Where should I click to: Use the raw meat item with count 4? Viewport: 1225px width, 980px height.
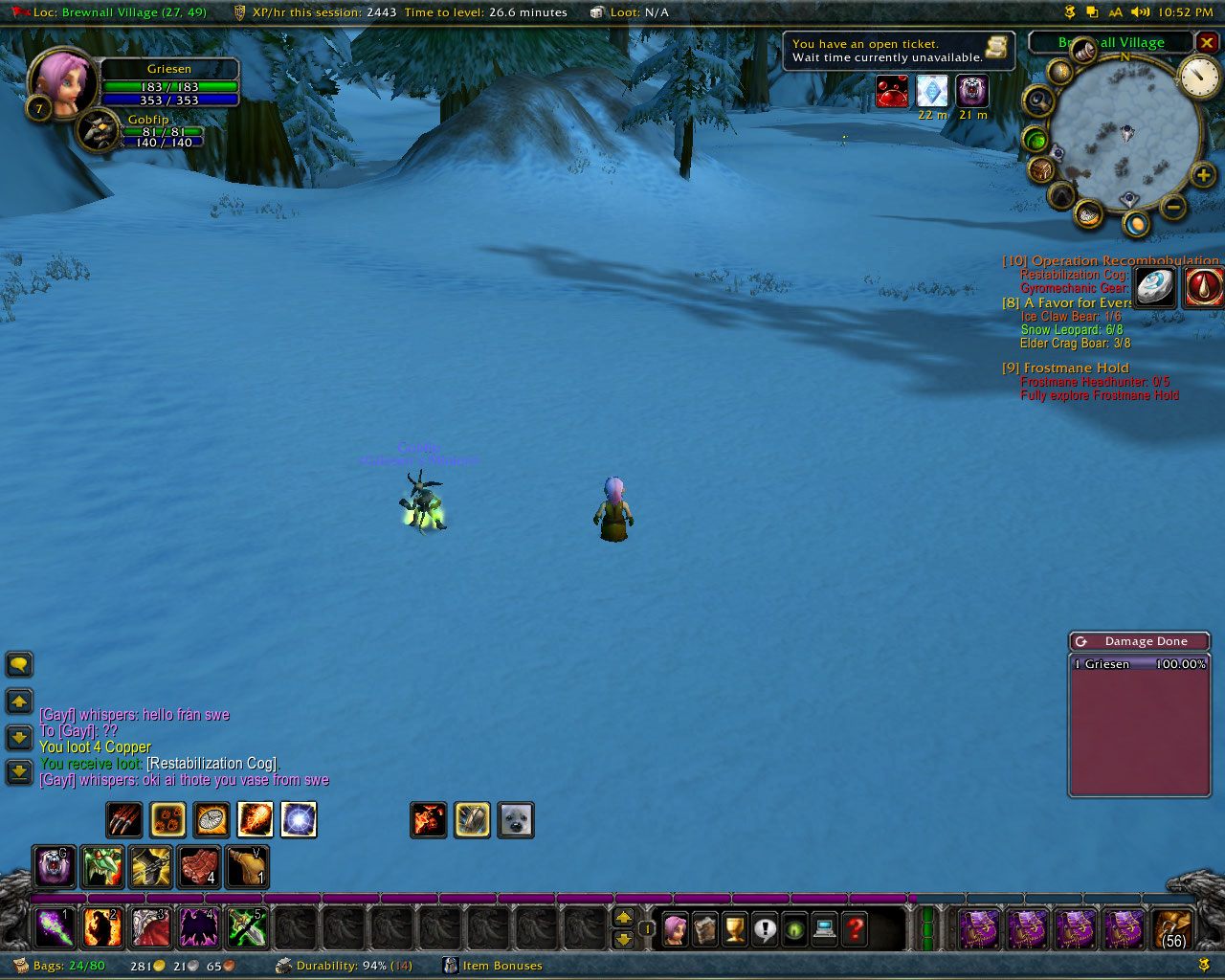pyautogui.click(x=199, y=866)
